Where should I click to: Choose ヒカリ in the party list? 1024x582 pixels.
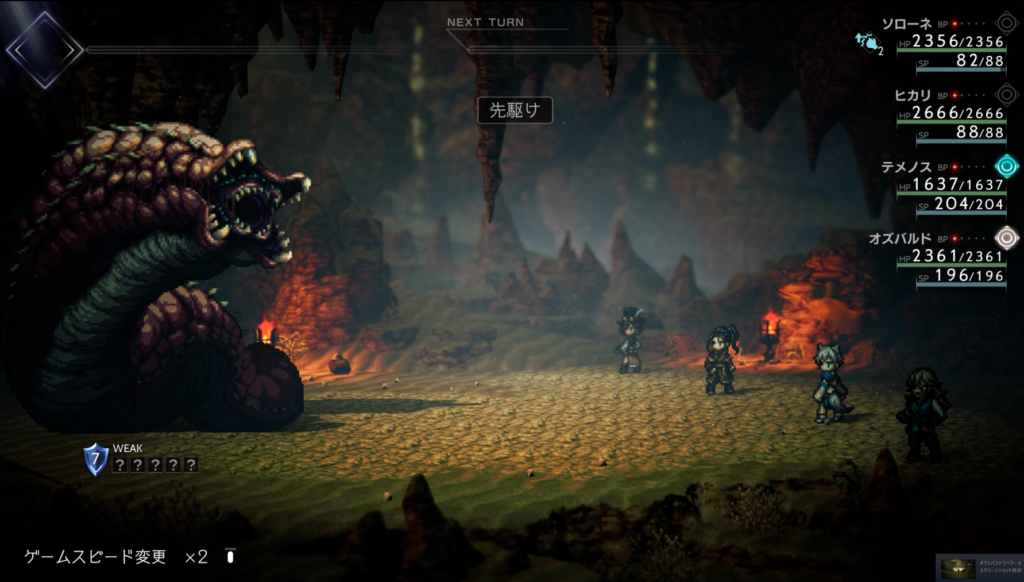pos(948,113)
